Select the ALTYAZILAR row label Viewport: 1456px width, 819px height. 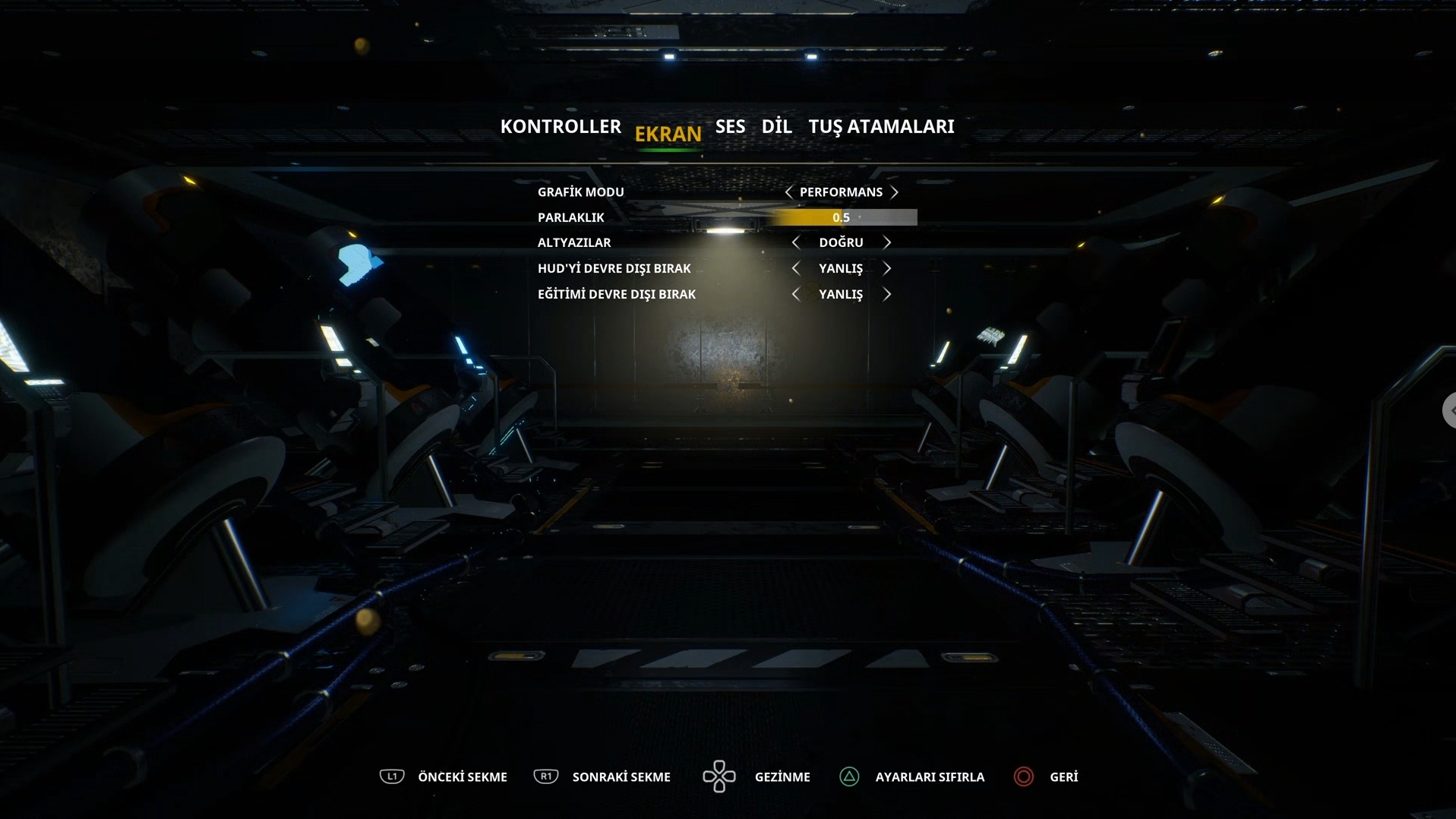[x=574, y=242]
